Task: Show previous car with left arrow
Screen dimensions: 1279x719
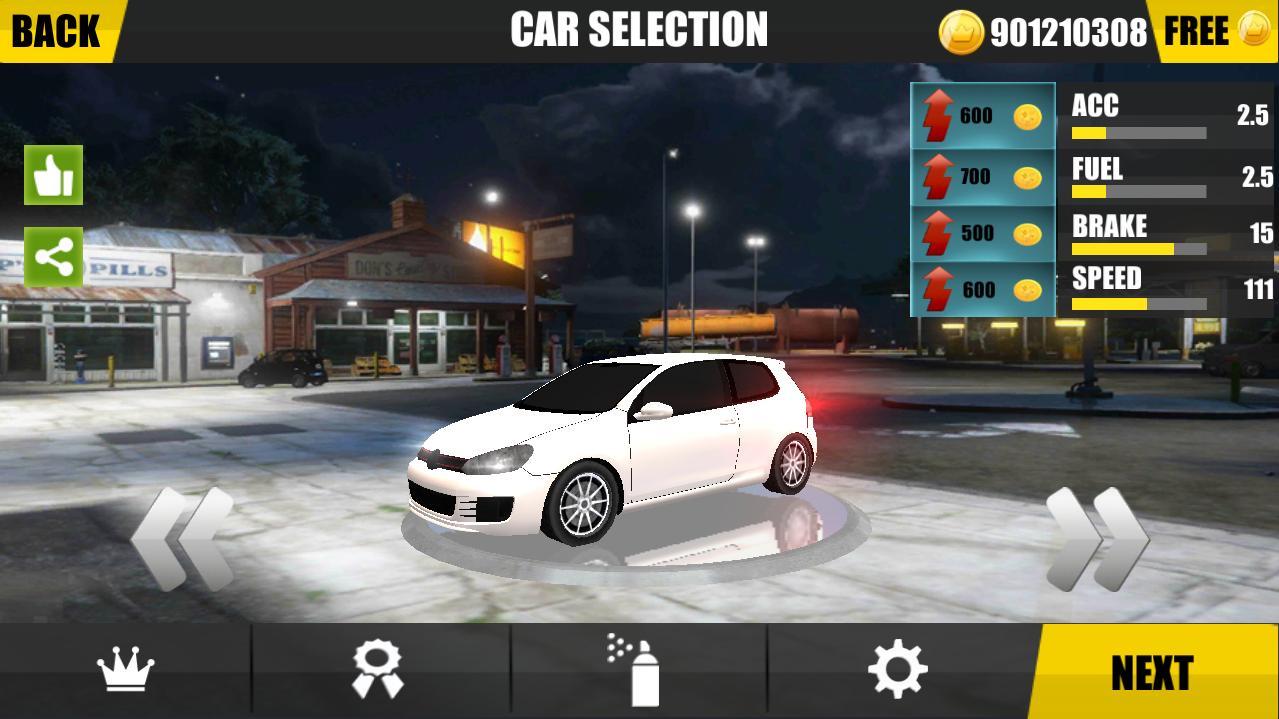Action: point(182,538)
